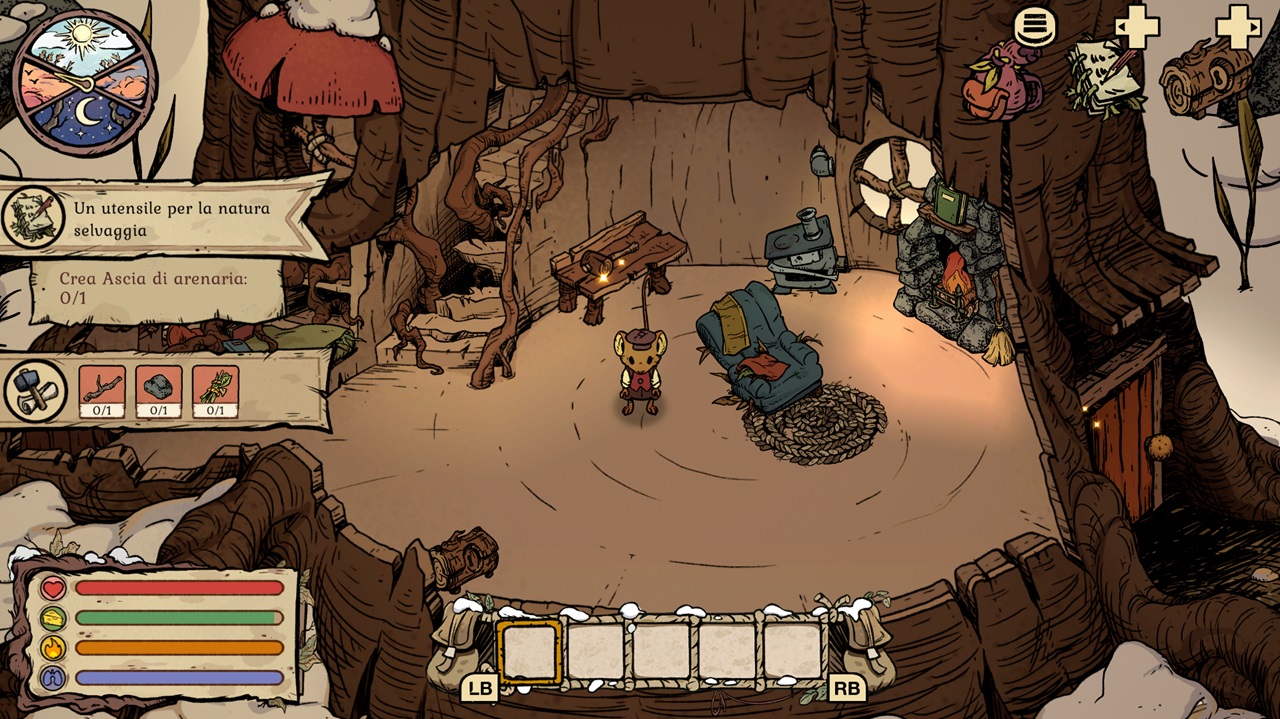Open the hammer and scroll crafting icon
Screen dimensions: 1280x719
tap(36, 390)
